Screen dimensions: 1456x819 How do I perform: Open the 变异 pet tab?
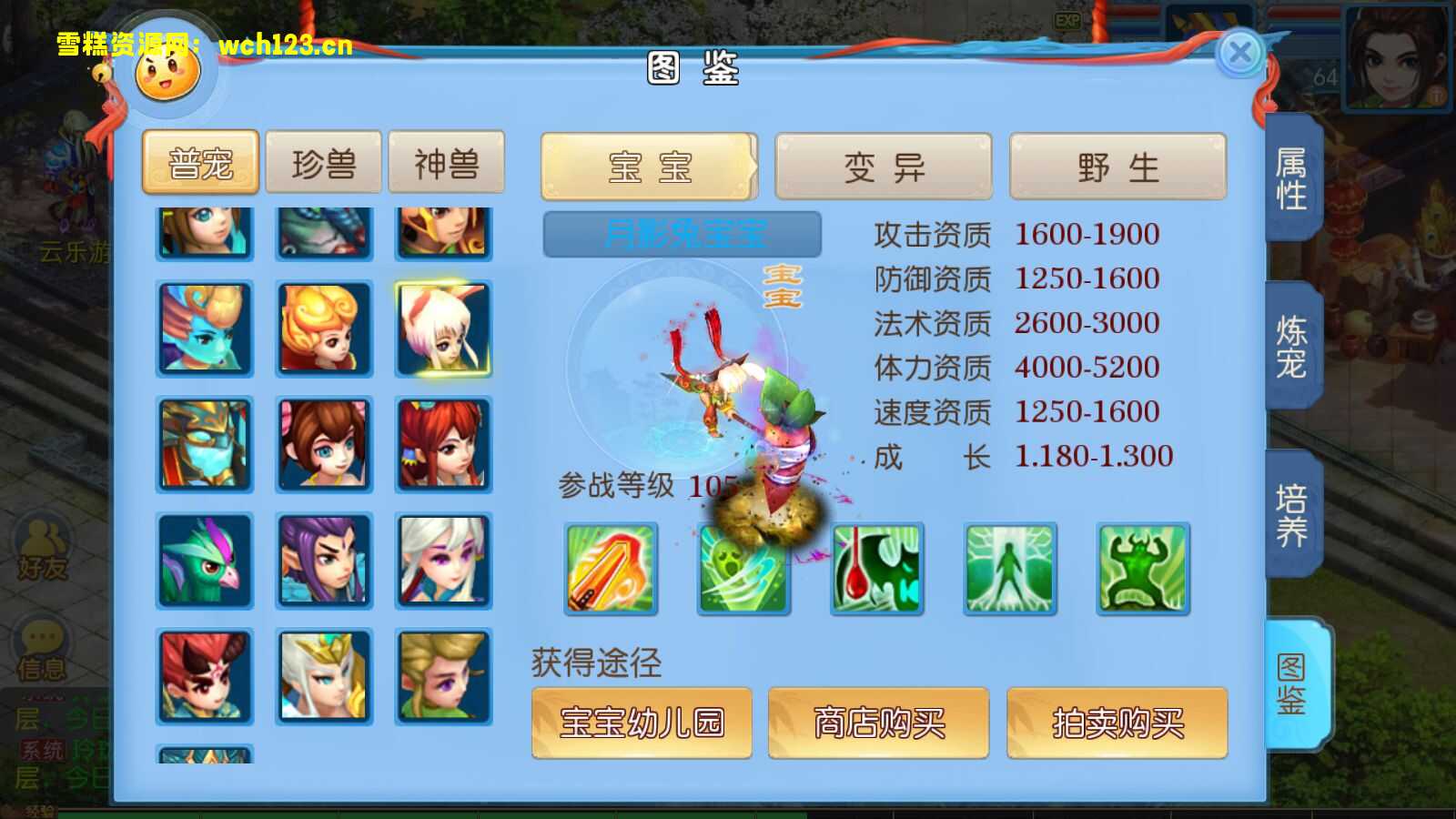[883, 165]
